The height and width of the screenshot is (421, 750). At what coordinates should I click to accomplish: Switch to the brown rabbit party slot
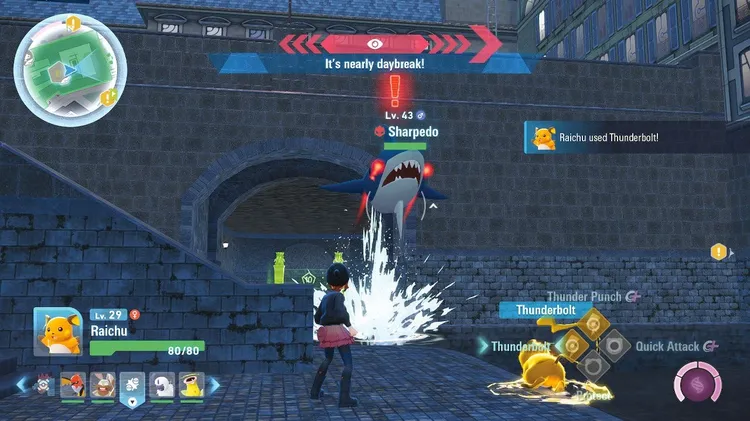(102, 384)
